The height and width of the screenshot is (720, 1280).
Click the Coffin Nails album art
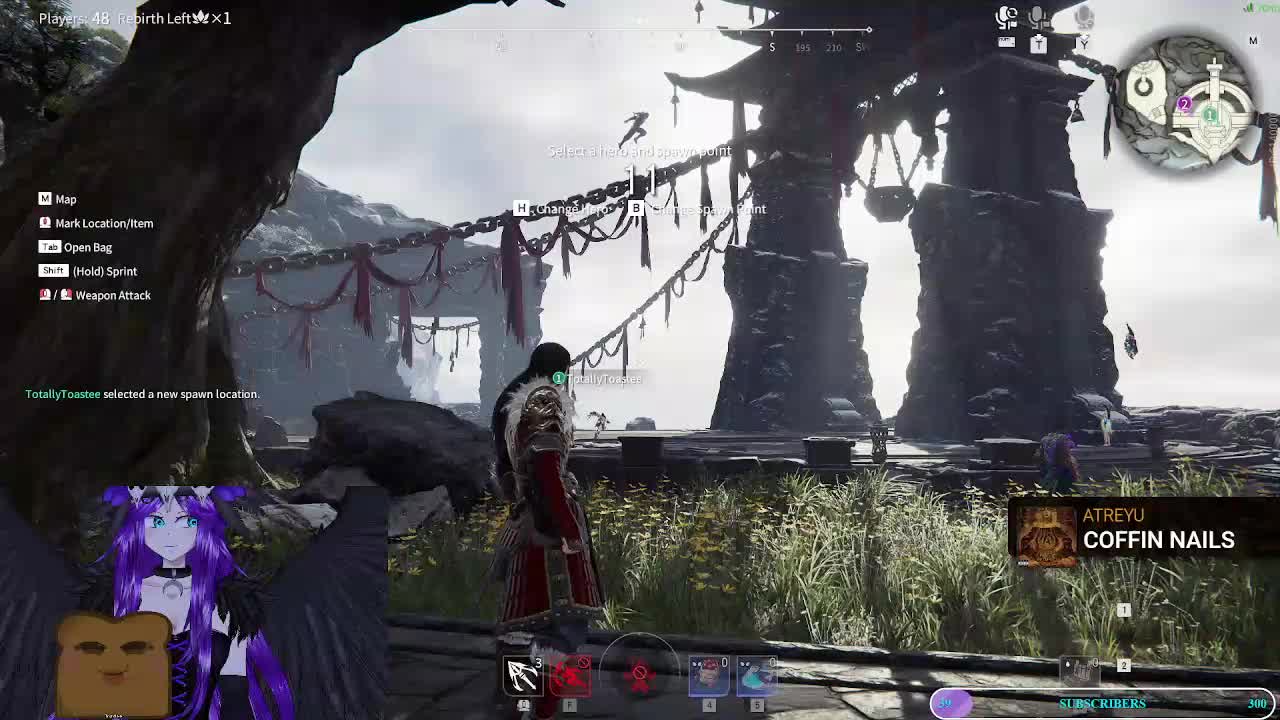click(x=1046, y=532)
